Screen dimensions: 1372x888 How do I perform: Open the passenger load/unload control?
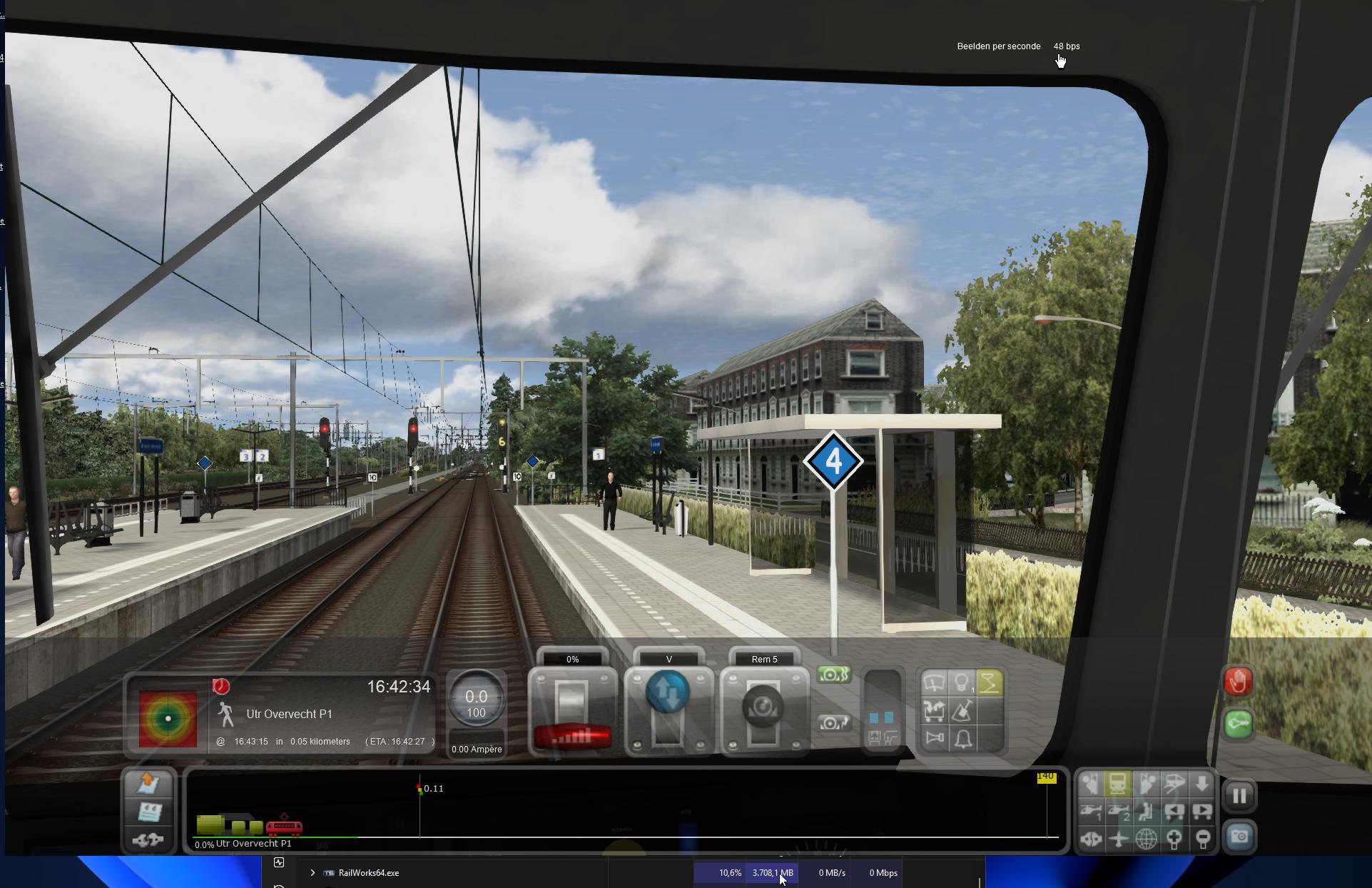click(934, 710)
